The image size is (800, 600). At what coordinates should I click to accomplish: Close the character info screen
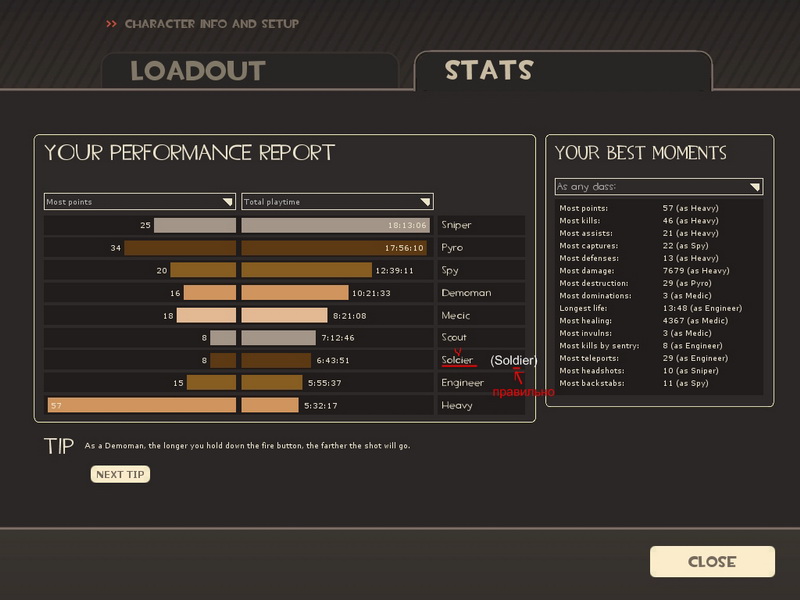[712, 561]
